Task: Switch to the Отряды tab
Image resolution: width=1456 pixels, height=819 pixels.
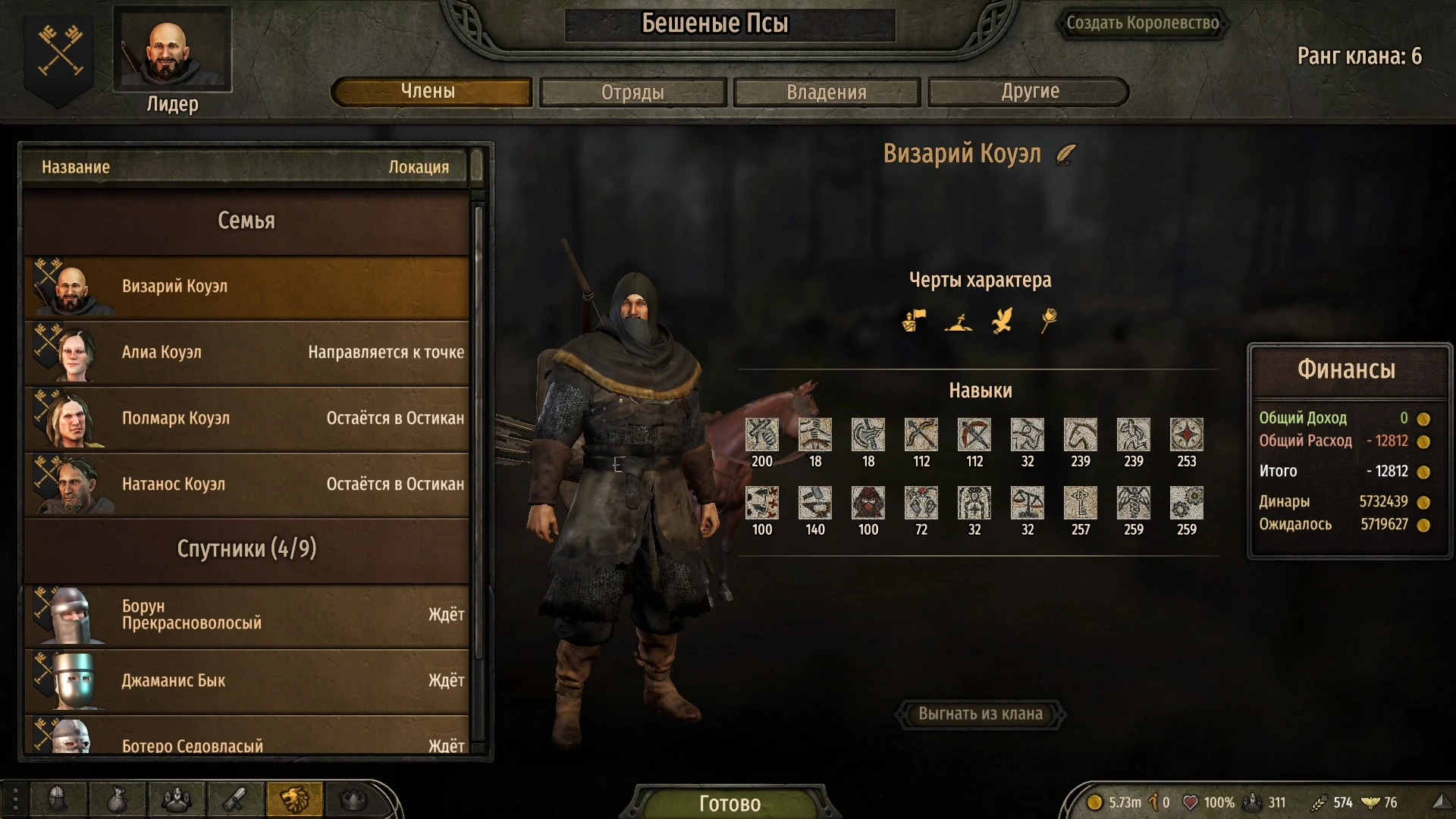Action: tap(632, 92)
